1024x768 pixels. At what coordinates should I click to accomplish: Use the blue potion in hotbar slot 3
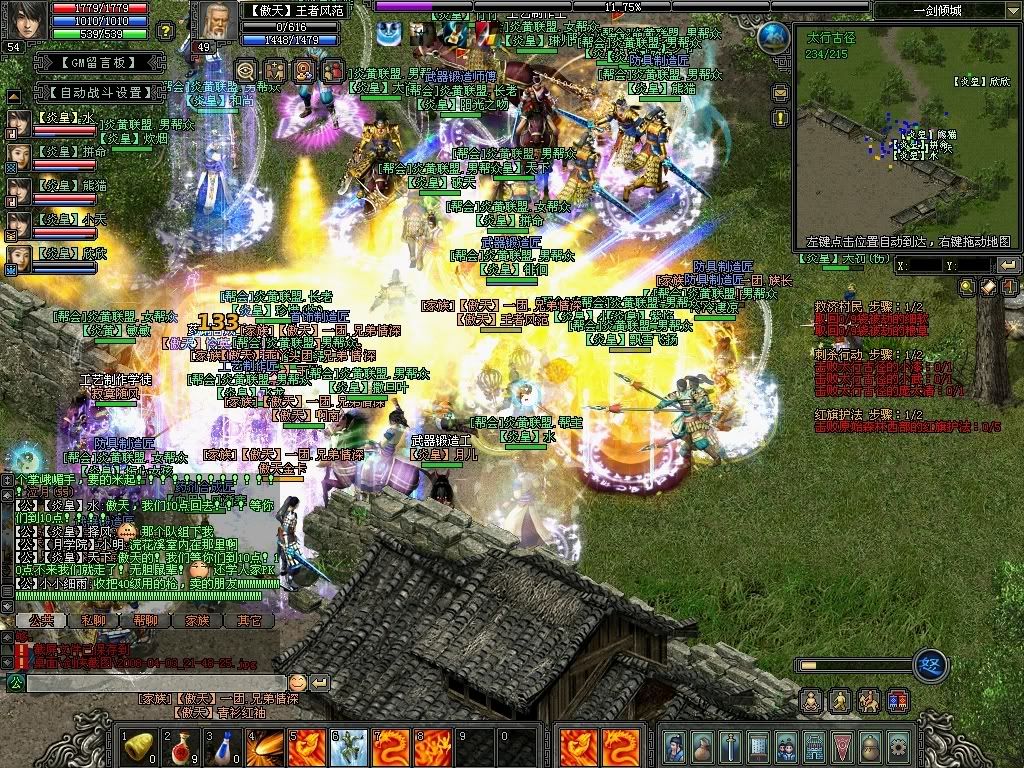224,747
